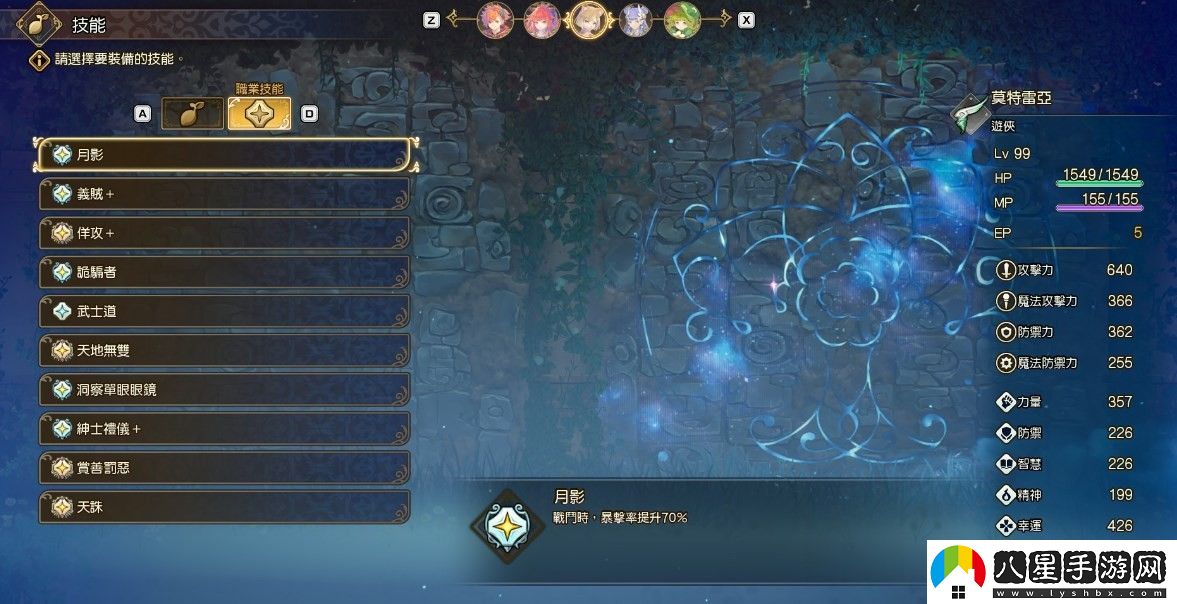Select the red-haired character portrait
The height and width of the screenshot is (604, 1177).
[542, 19]
